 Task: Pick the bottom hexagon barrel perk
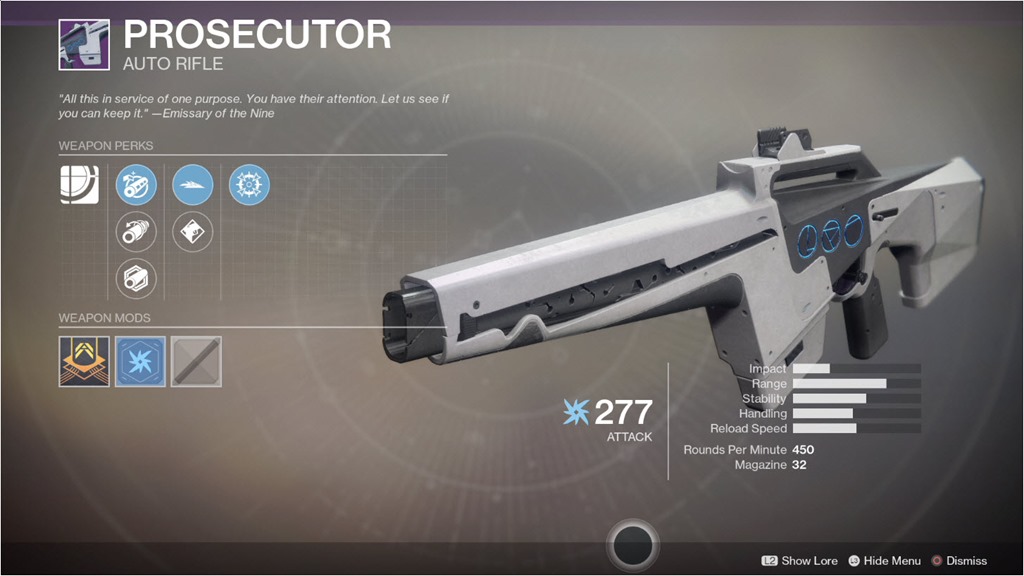[136, 278]
